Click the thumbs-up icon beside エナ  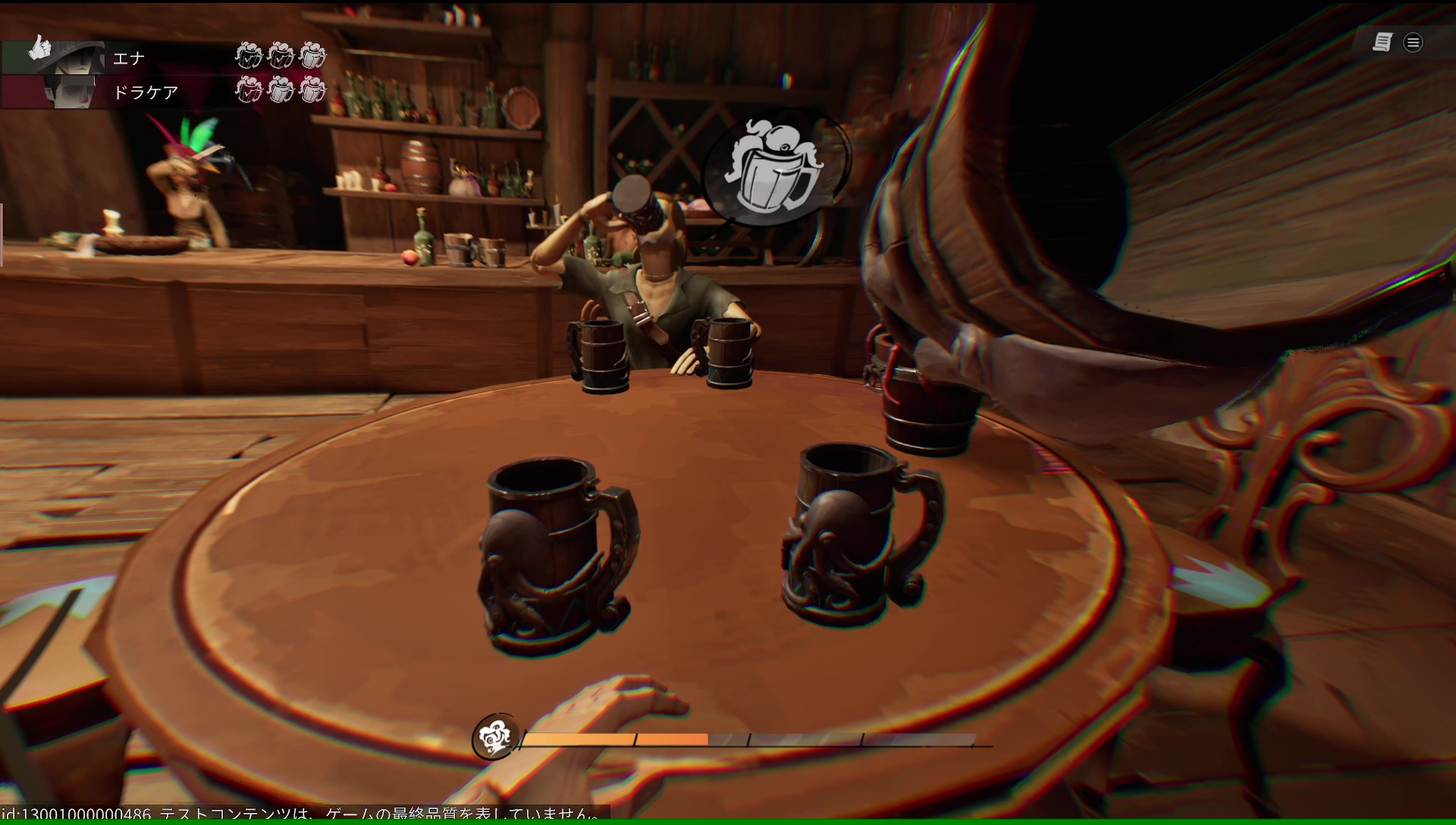tap(38, 49)
